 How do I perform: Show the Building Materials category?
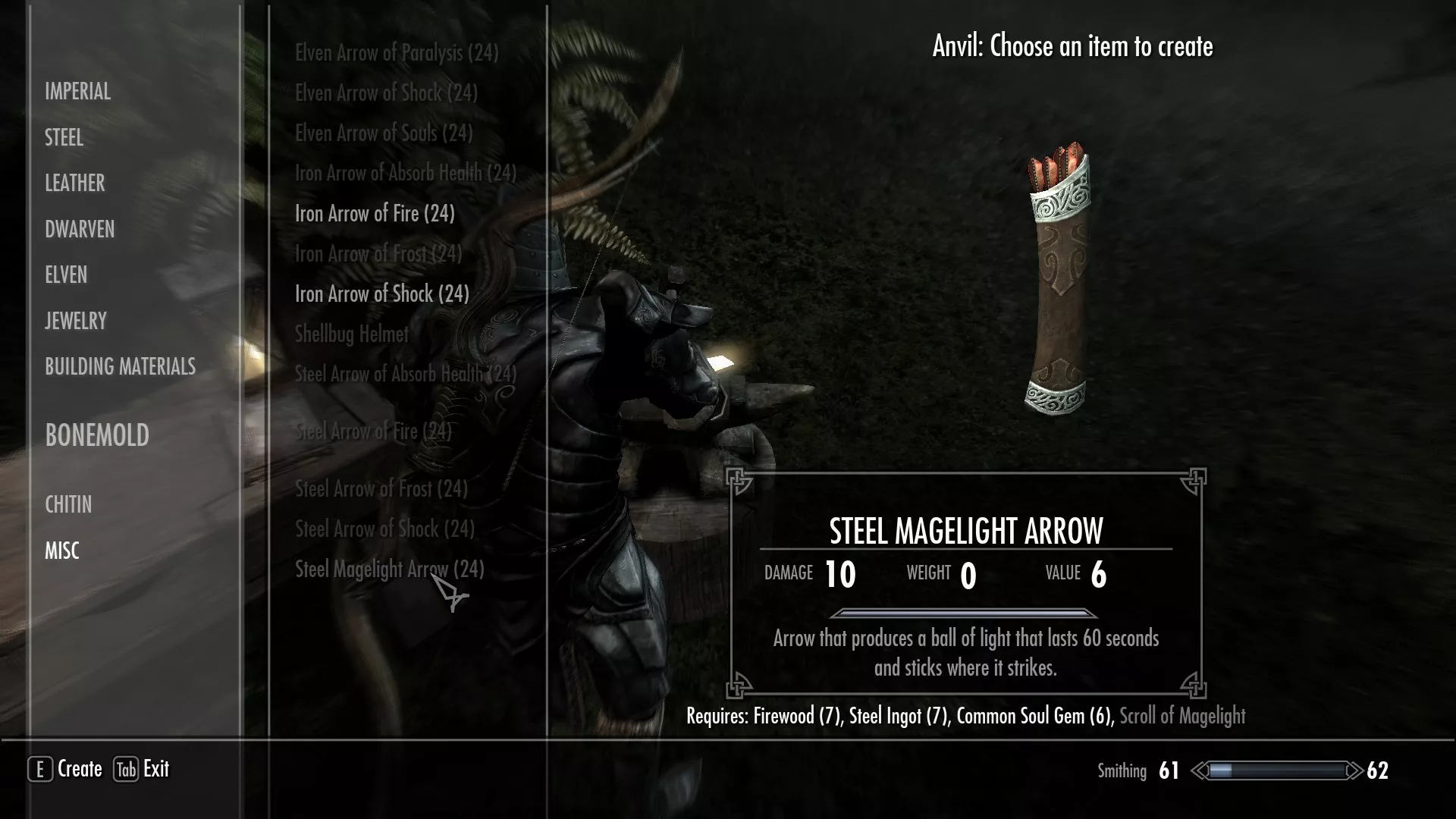pos(120,367)
